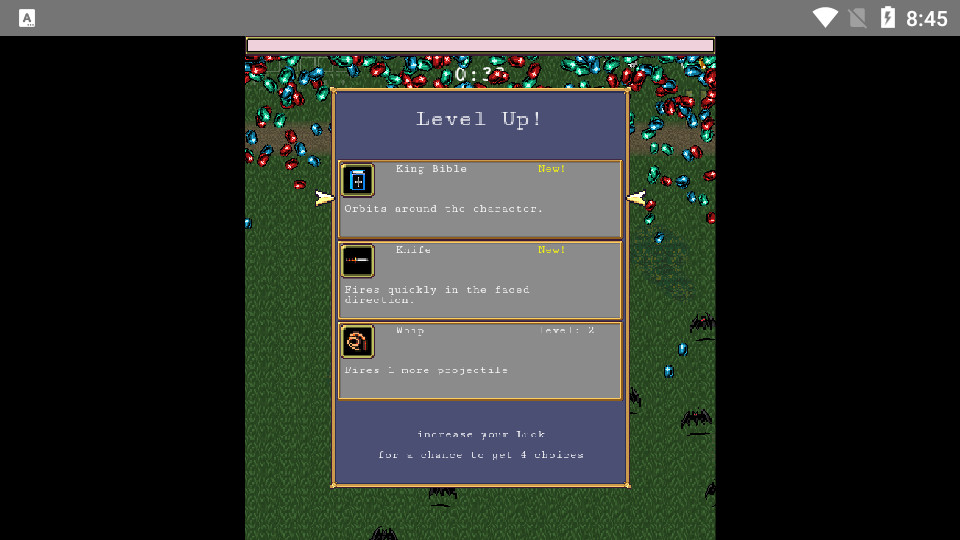Select the Knife weapon option
The width and height of the screenshot is (960, 540).
tap(480, 280)
